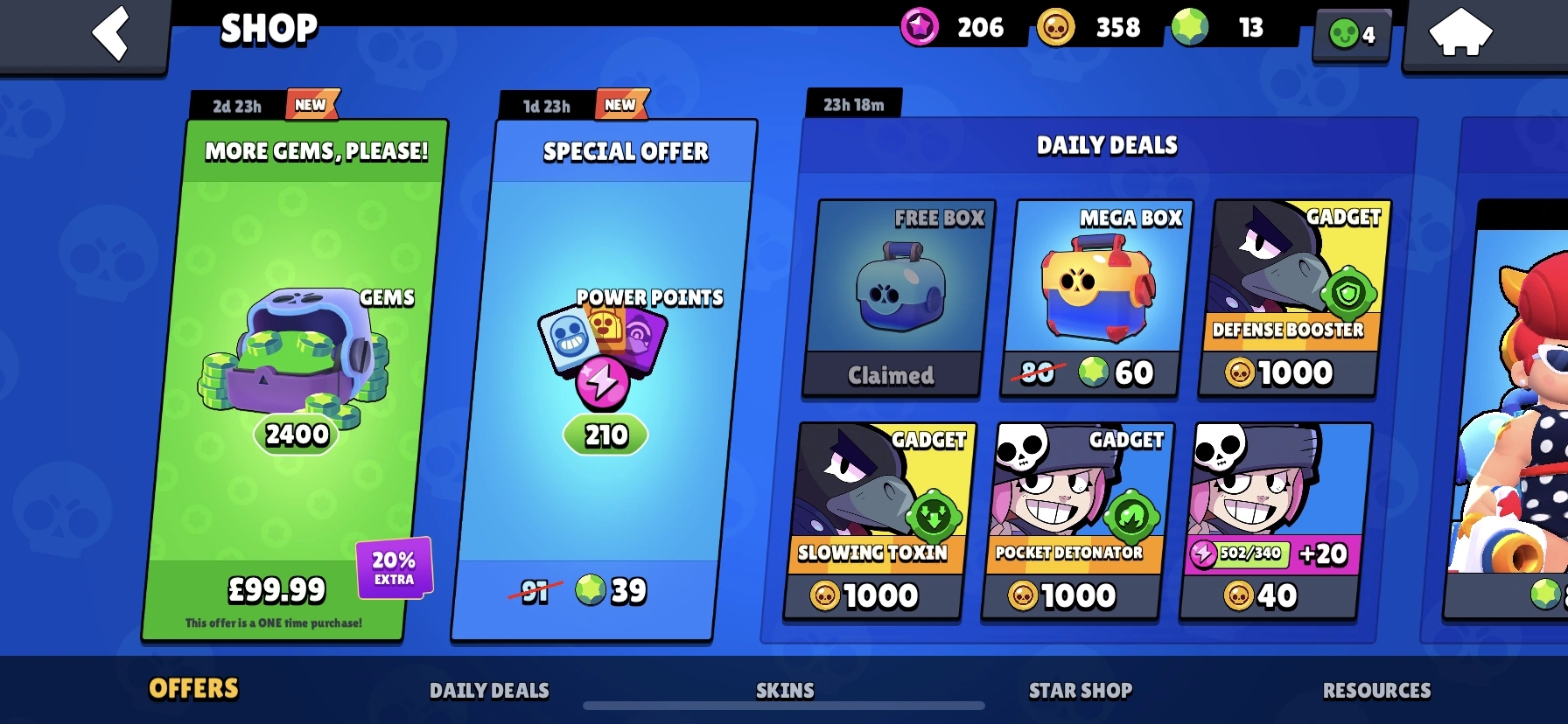Click the green gems counter icon
This screenshot has width=1568, height=724.
pos(1190,27)
